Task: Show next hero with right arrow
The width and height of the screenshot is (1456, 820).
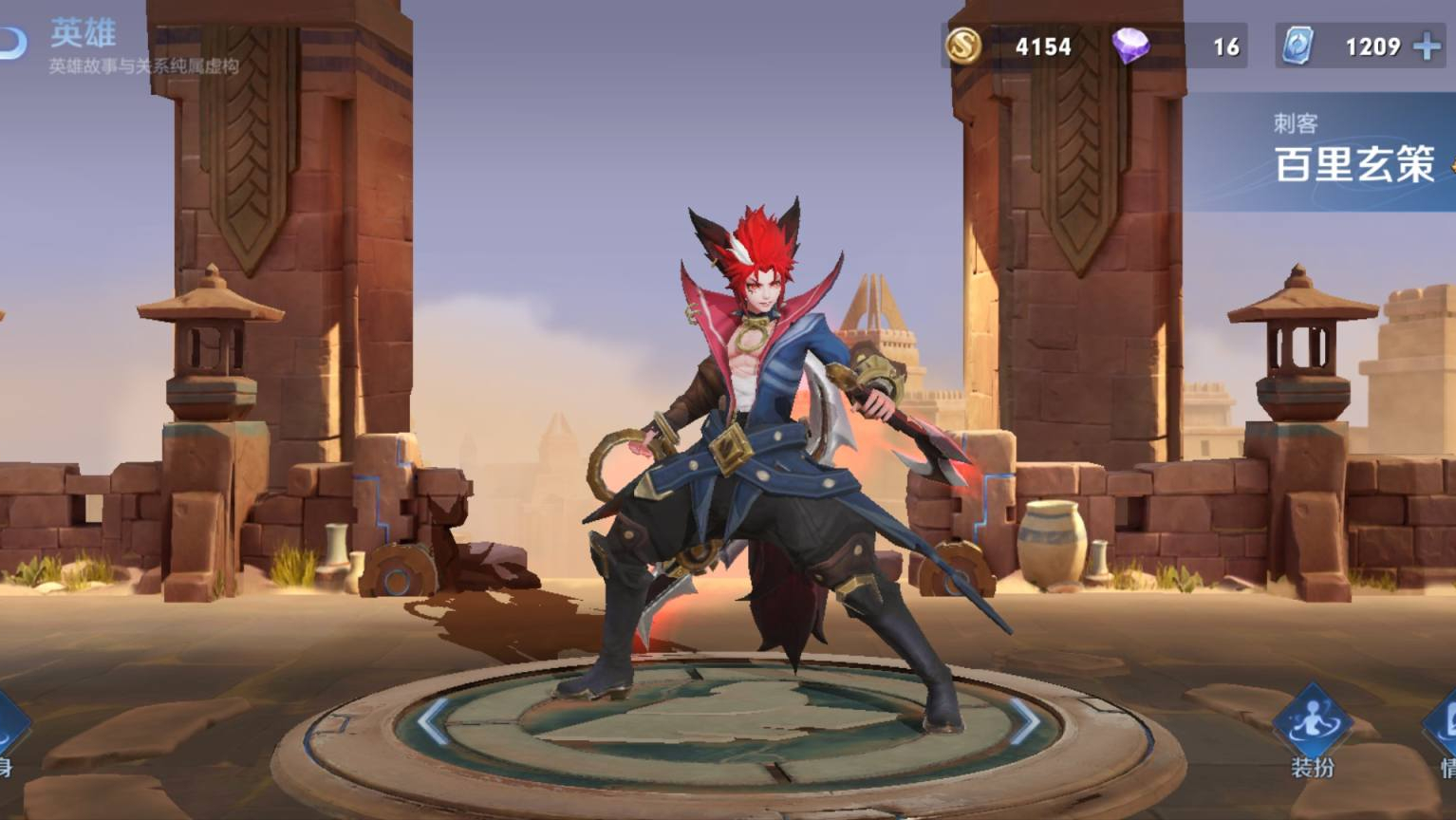Action: coord(1025,722)
